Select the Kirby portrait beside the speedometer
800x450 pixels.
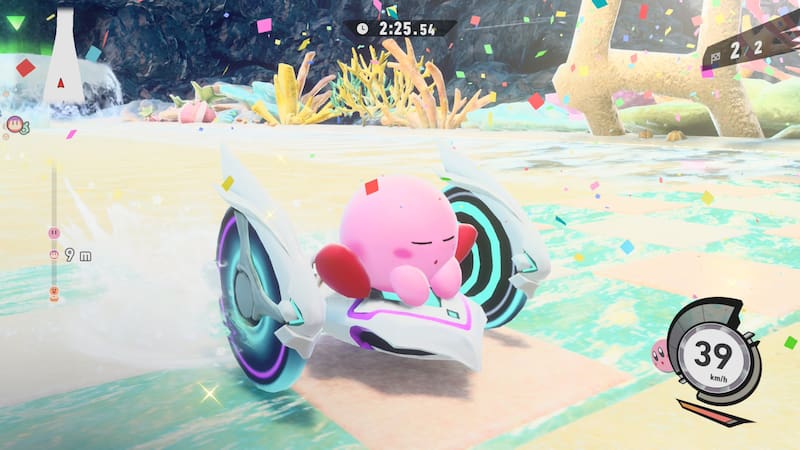661,352
